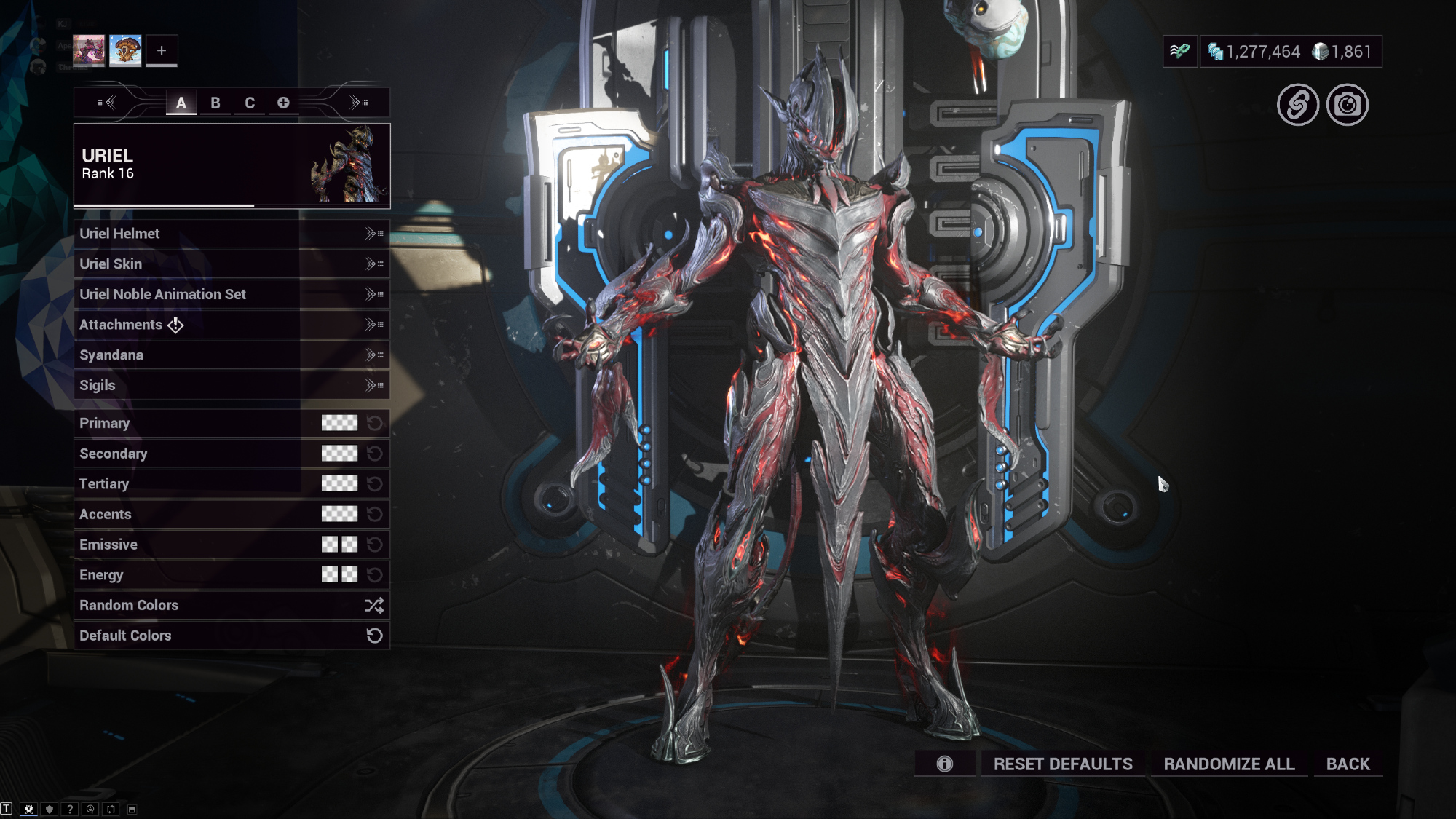Reset the Accents color
The height and width of the screenshot is (819, 1456).
click(x=375, y=515)
